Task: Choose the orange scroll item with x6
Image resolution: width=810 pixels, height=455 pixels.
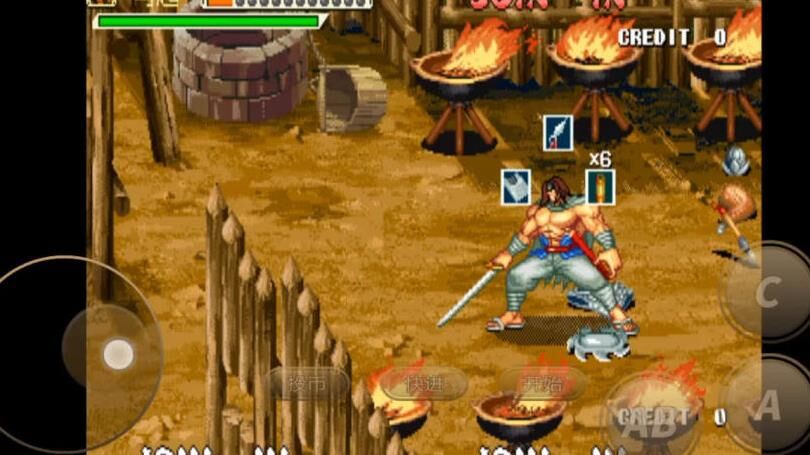Action: tap(600, 187)
